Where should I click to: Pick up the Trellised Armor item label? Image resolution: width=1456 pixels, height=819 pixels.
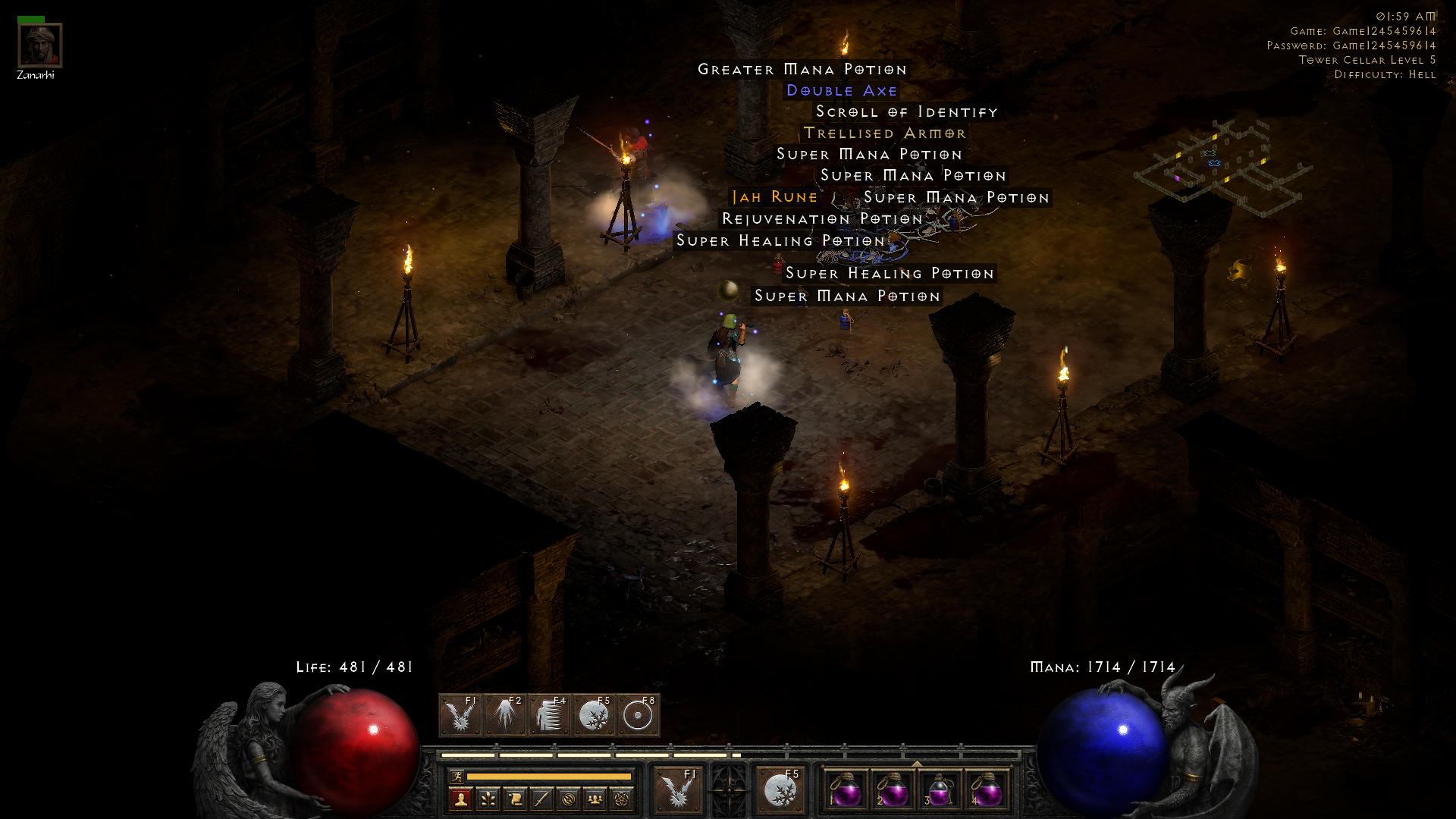coord(884,133)
